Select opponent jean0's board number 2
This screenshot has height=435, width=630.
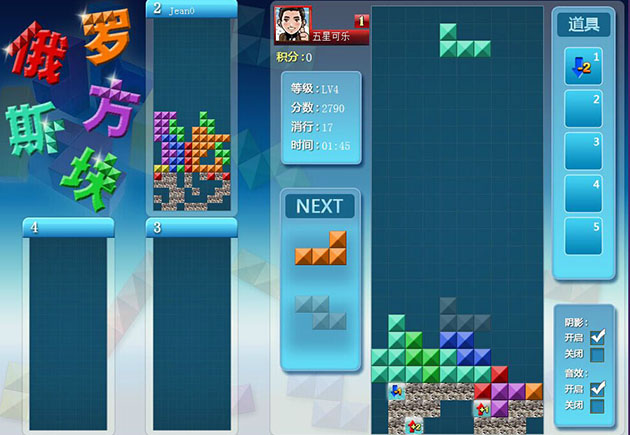192,115
